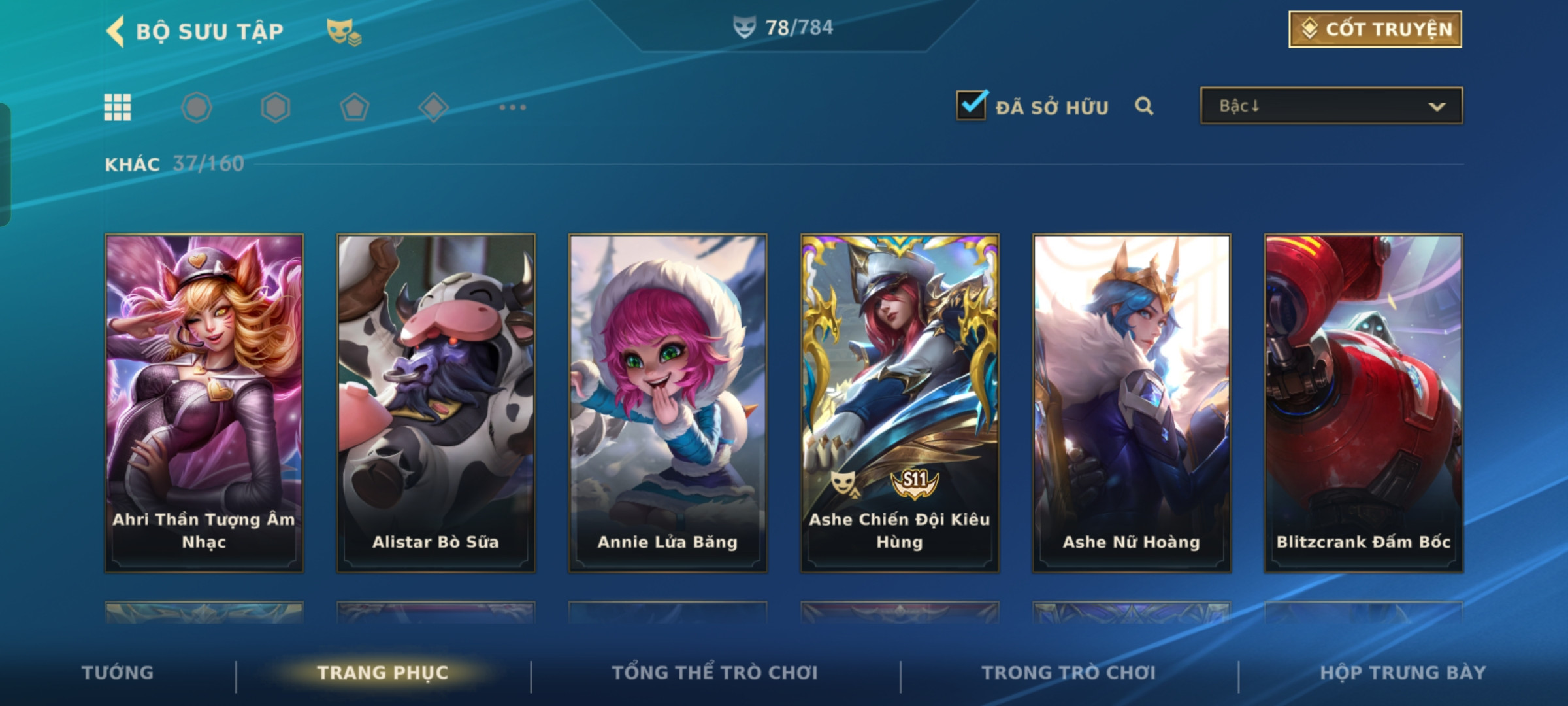Screen dimensions: 1568x706
Task: Go to the Trong Trò Chơi tab
Action: coord(1069,673)
